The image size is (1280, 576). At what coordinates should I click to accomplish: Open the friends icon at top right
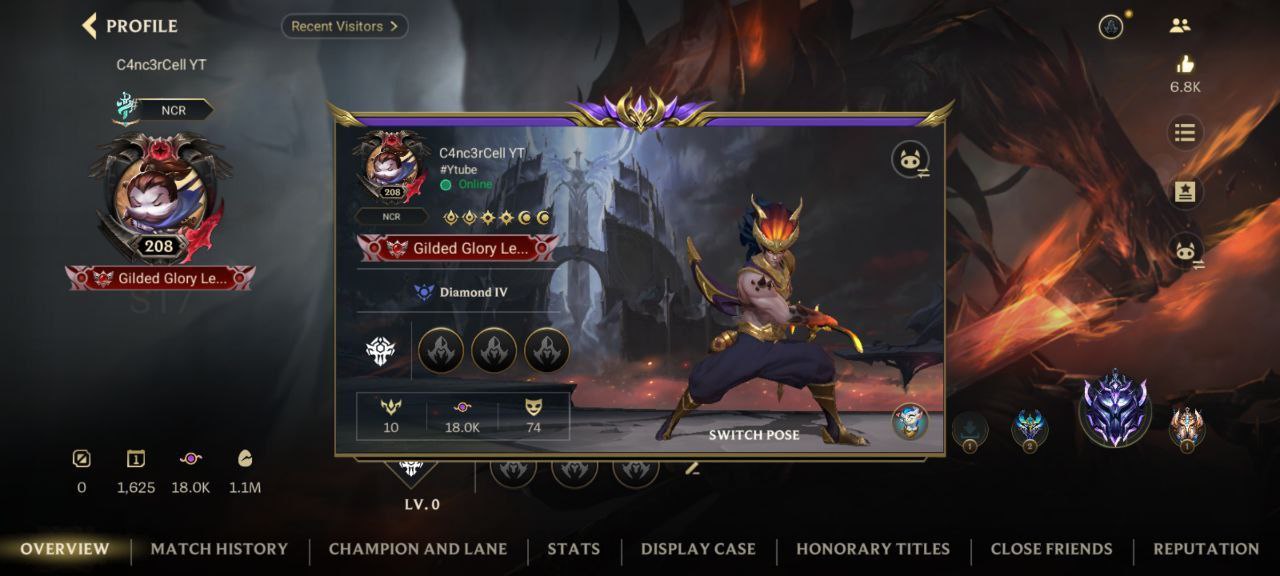click(1180, 26)
